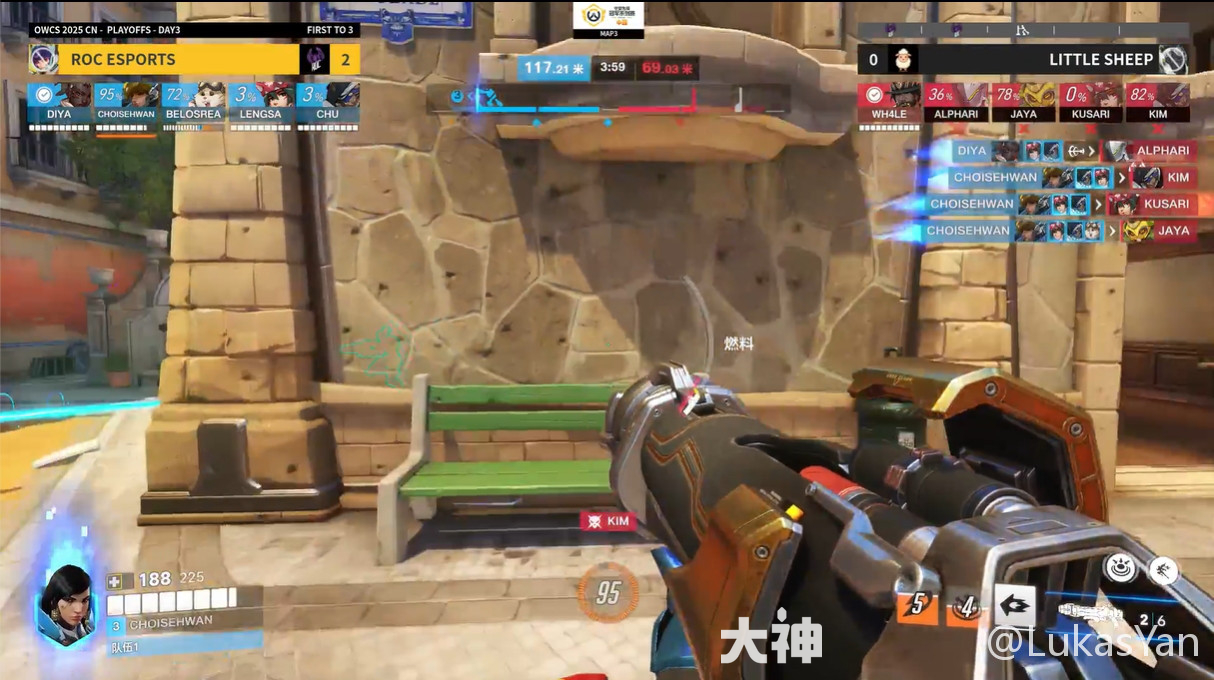Select JAYA's hero card
Screen dimensions: 1214x680
(1023, 102)
